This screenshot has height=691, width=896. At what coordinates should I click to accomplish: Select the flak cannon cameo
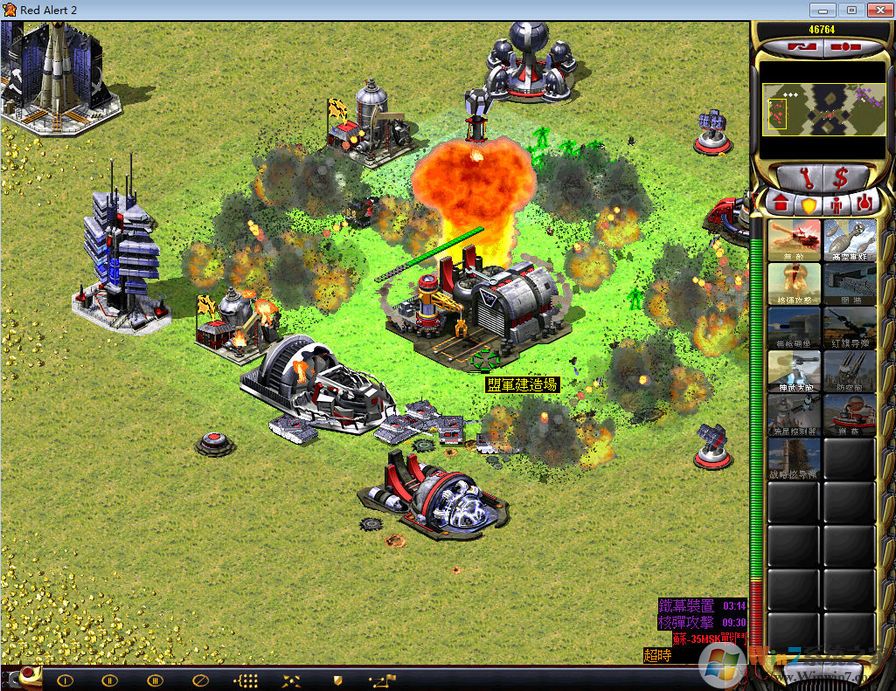tap(850, 372)
